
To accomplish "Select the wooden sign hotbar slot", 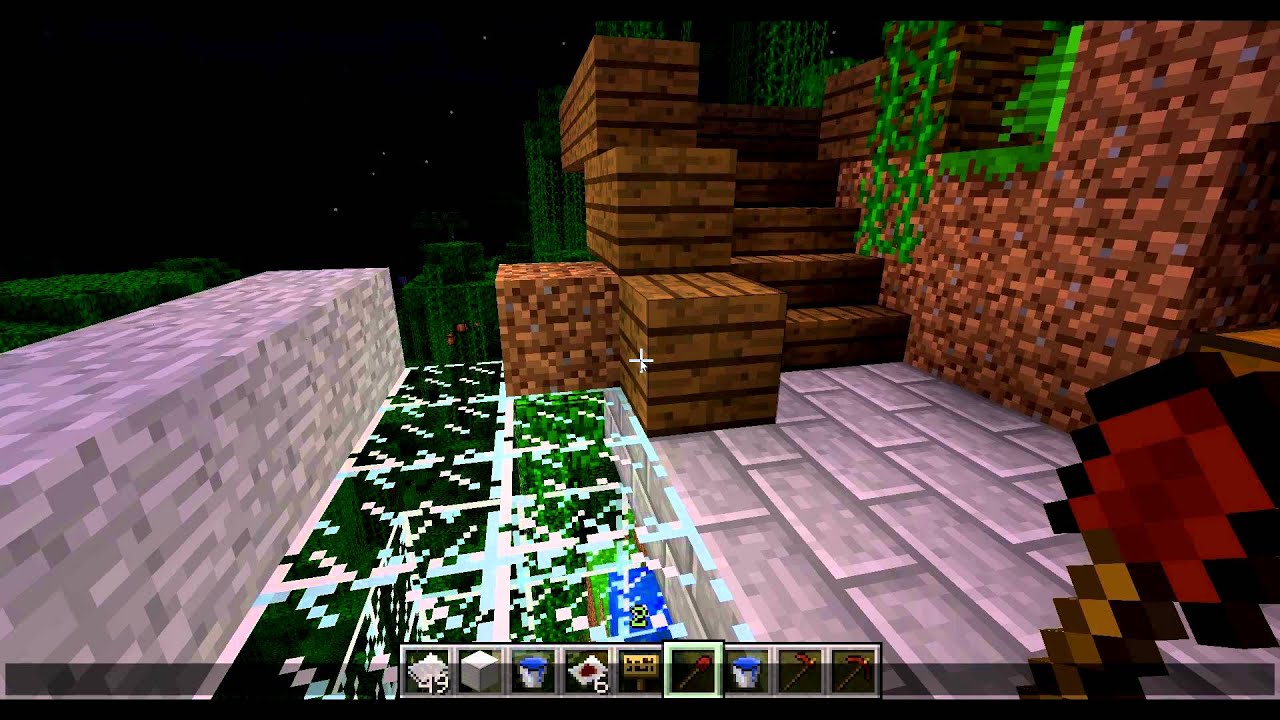I will tap(640, 671).
